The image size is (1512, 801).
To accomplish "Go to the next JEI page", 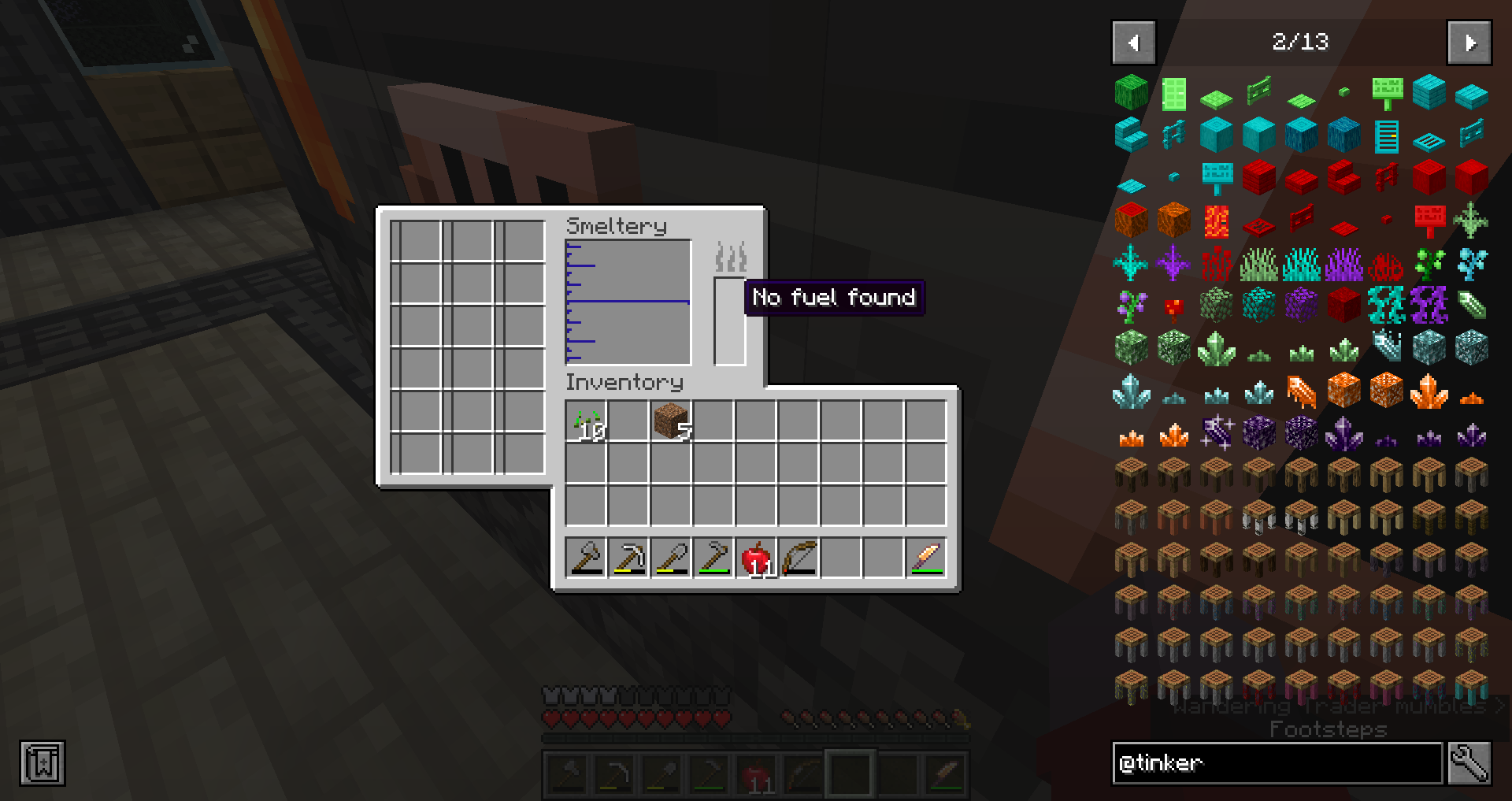I will point(1469,43).
